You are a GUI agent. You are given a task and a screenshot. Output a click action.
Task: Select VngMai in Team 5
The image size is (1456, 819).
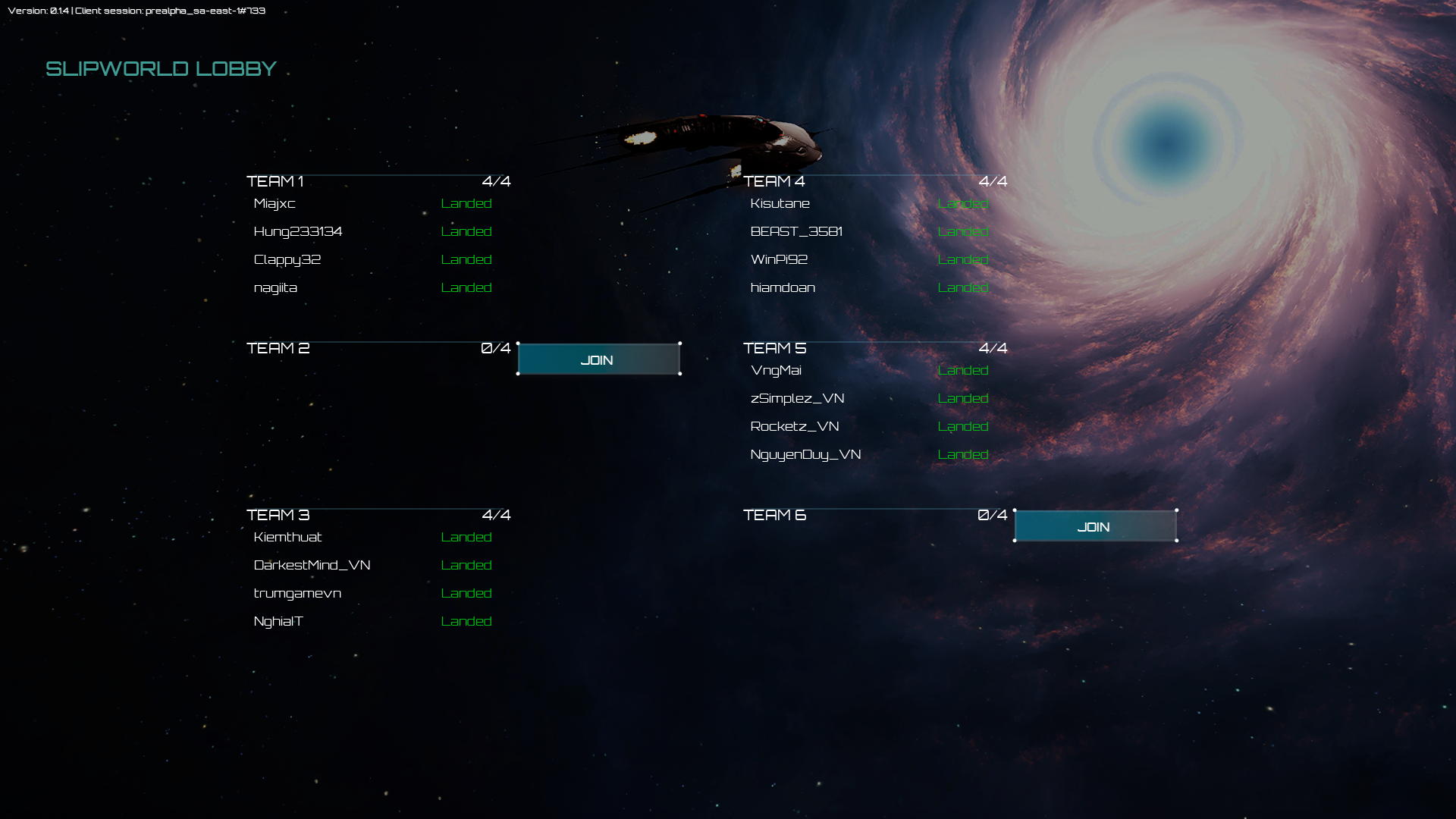point(776,370)
